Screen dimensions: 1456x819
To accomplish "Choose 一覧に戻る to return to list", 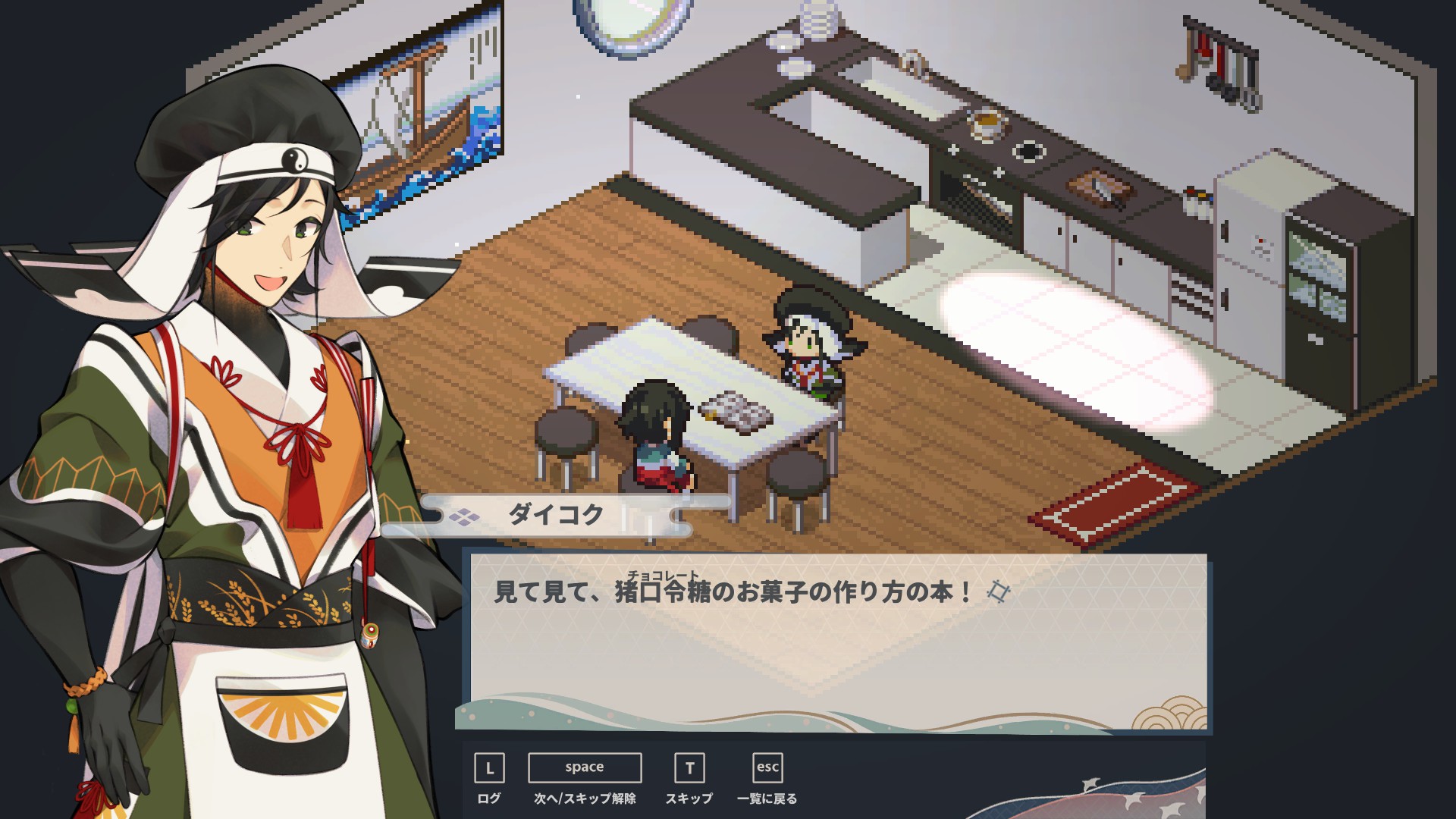I will click(767, 768).
